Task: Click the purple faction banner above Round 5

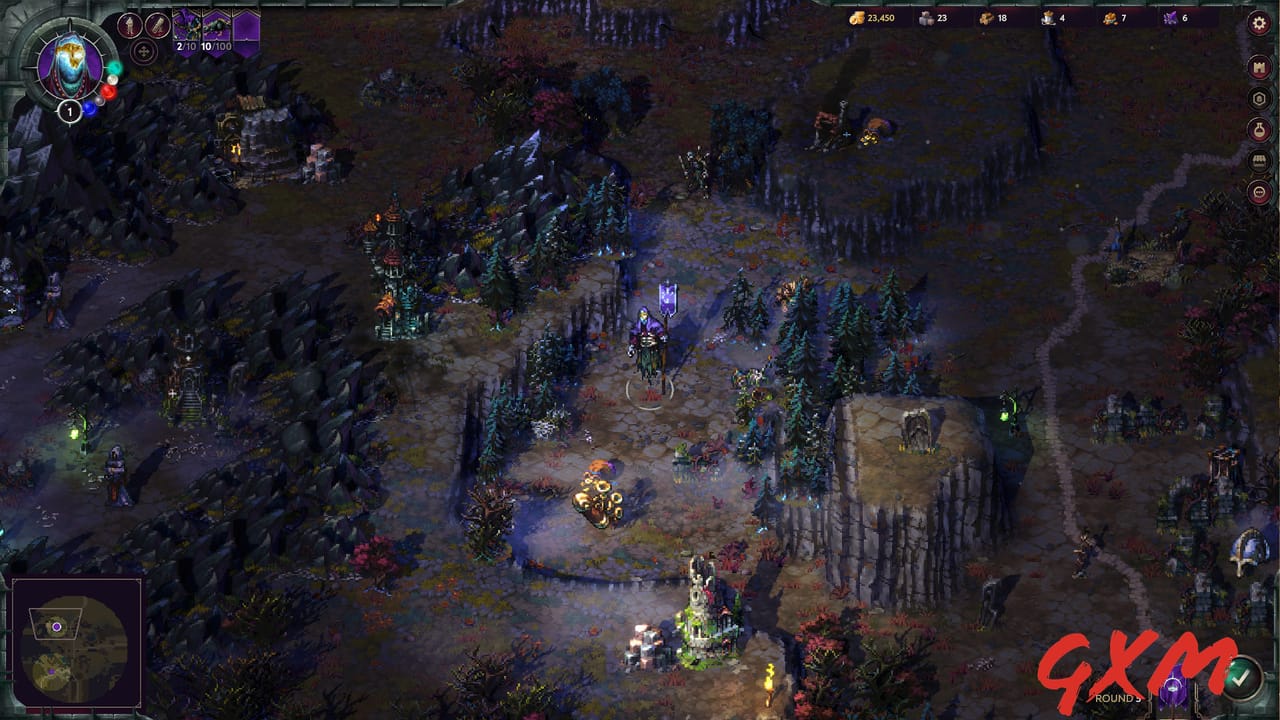Action: click(1174, 690)
